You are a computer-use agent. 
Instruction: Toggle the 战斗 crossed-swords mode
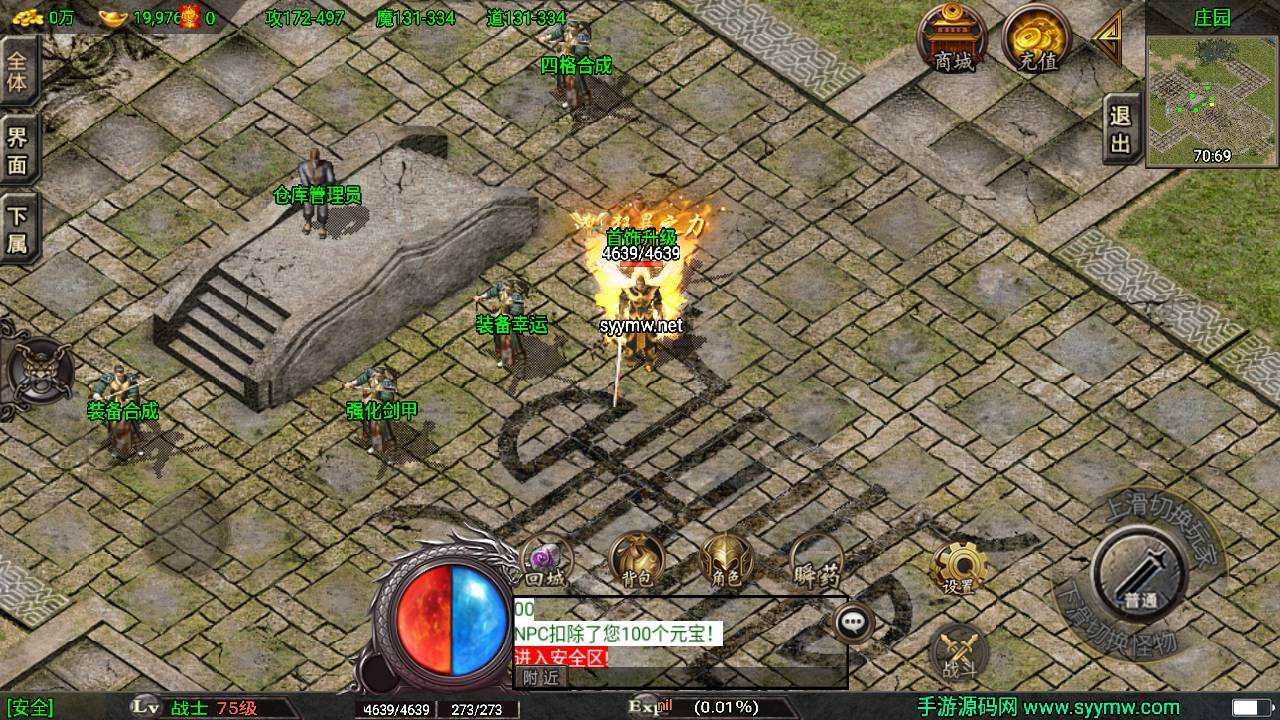957,652
